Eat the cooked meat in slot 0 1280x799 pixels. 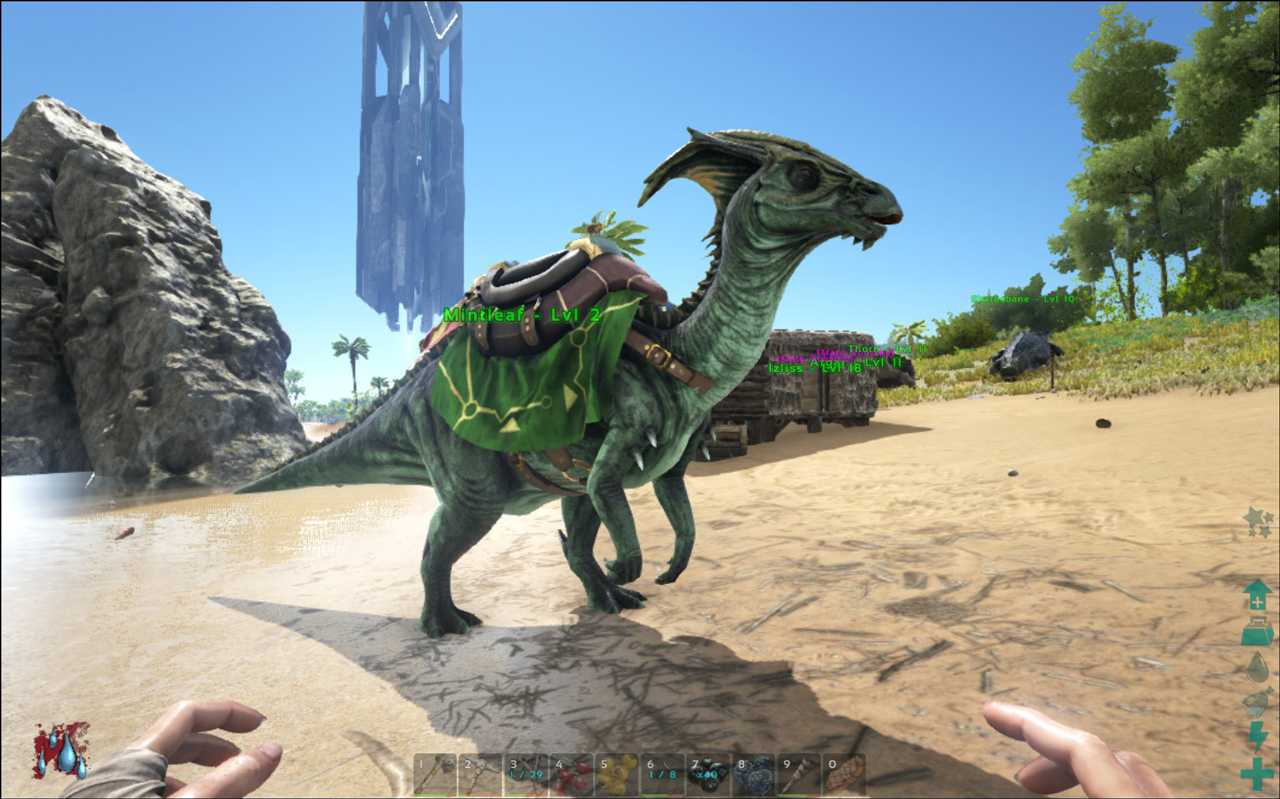coord(844,774)
